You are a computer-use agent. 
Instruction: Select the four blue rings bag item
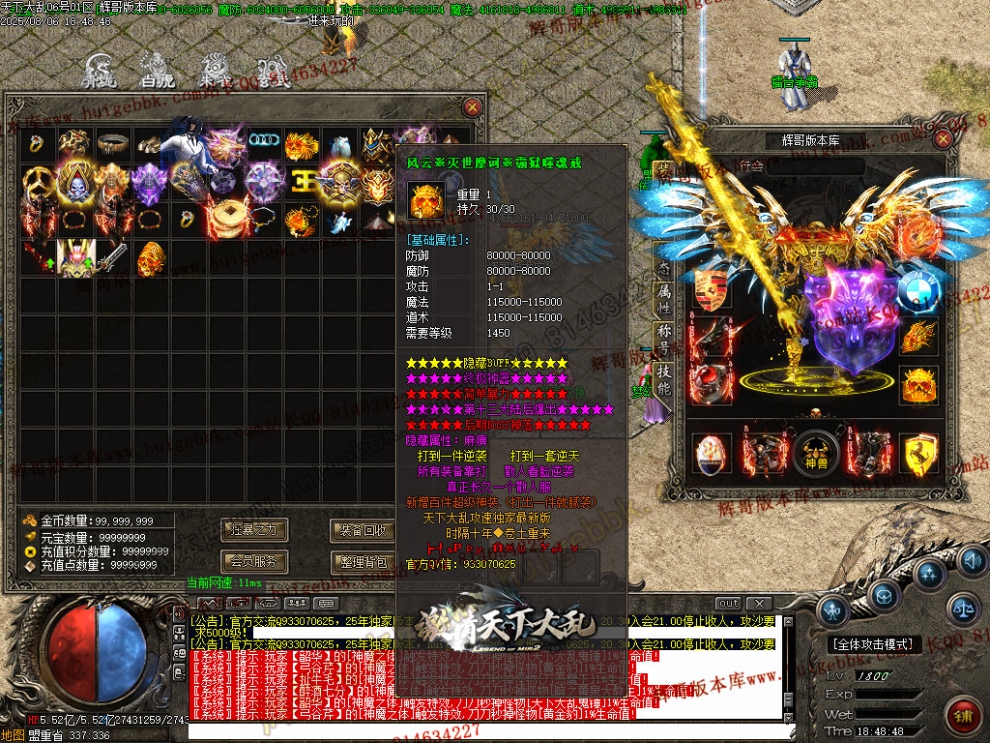pyautogui.click(x=264, y=143)
